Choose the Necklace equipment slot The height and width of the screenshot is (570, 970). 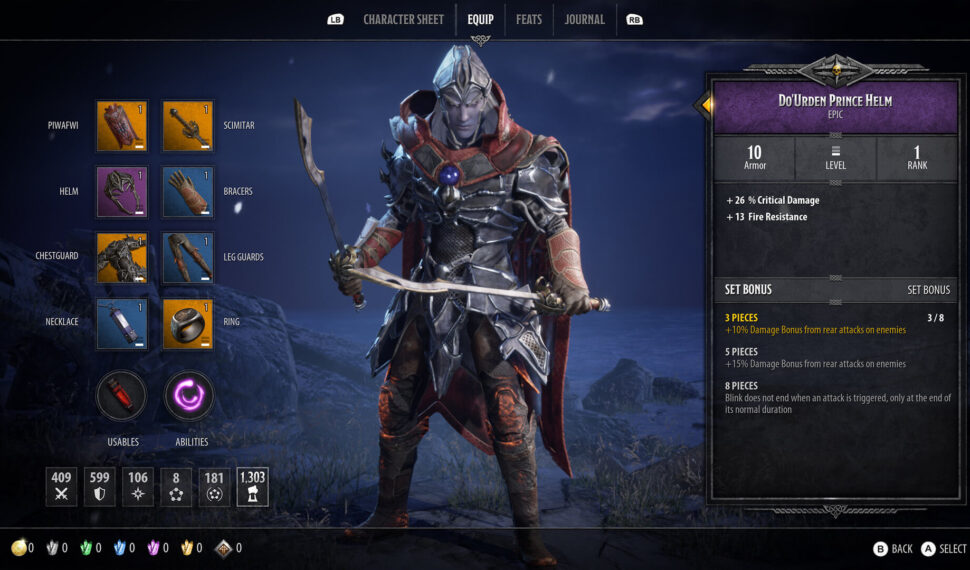(122, 323)
